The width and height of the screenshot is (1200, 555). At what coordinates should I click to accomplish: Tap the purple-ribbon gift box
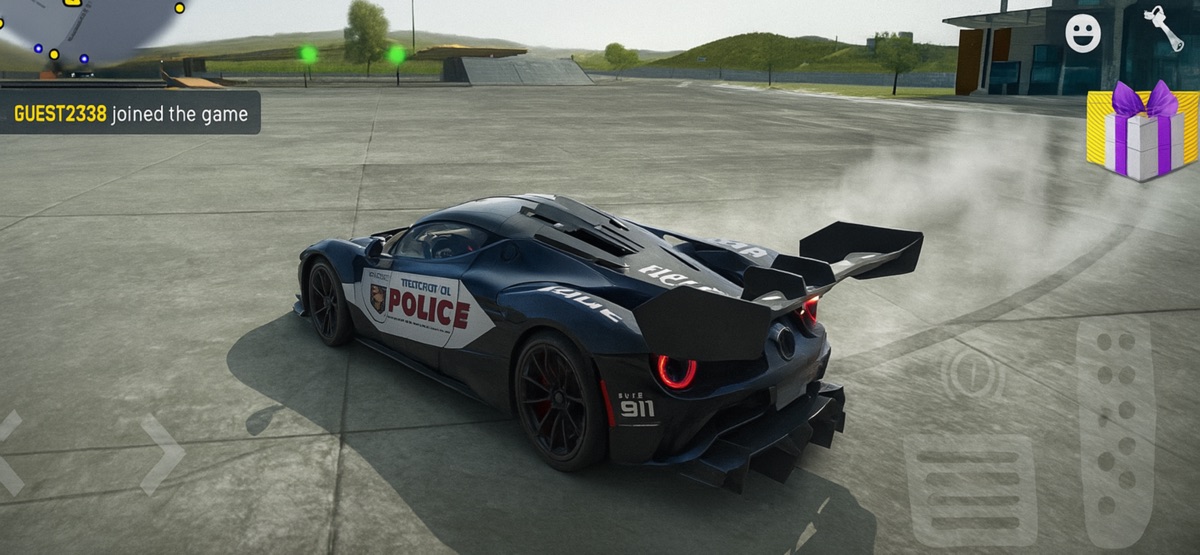pyautogui.click(x=1141, y=132)
